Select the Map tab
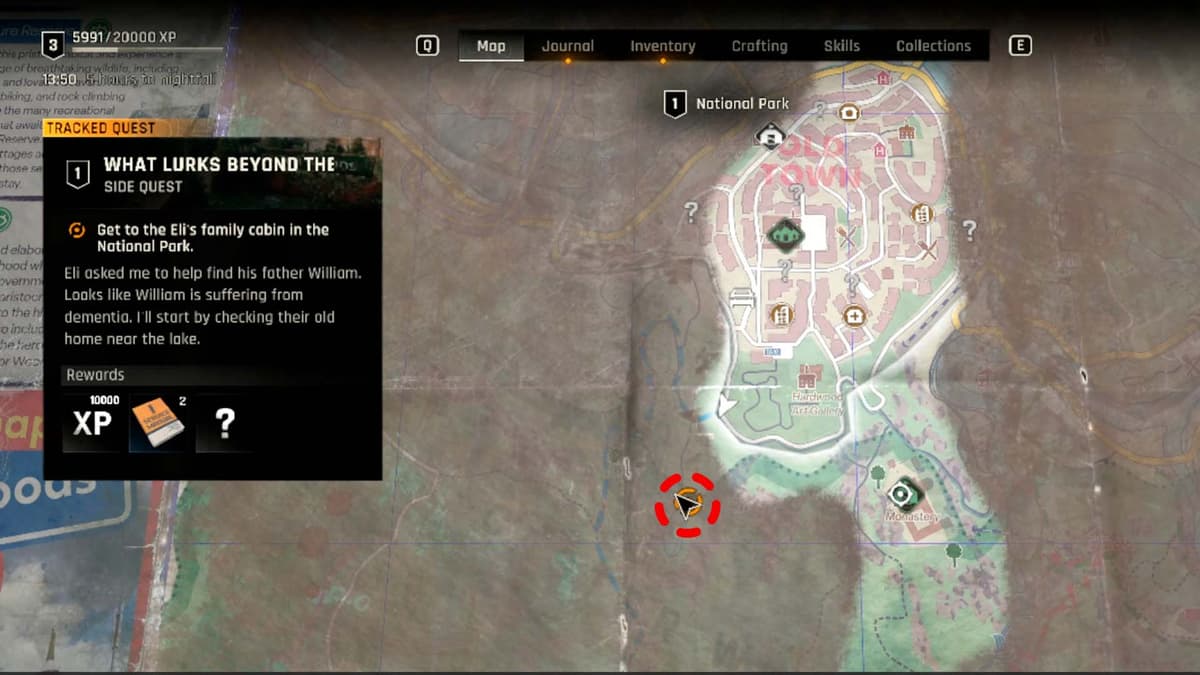1200x675 pixels. pos(491,46)
